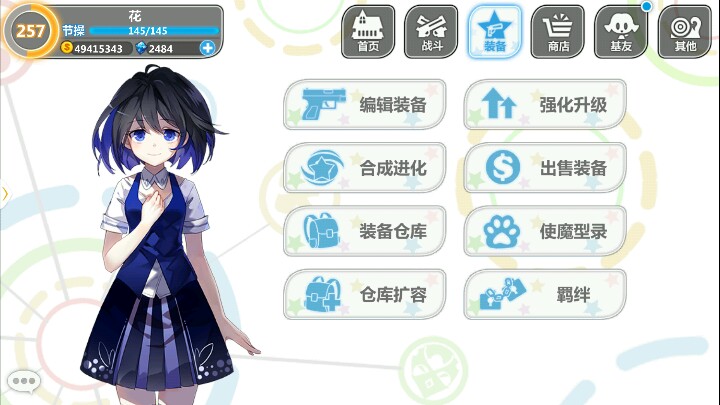Choose 仓库扩容 warehouse expansion
Image resolution: width=720 pixels, height=405 pixels.
[365, 295]
